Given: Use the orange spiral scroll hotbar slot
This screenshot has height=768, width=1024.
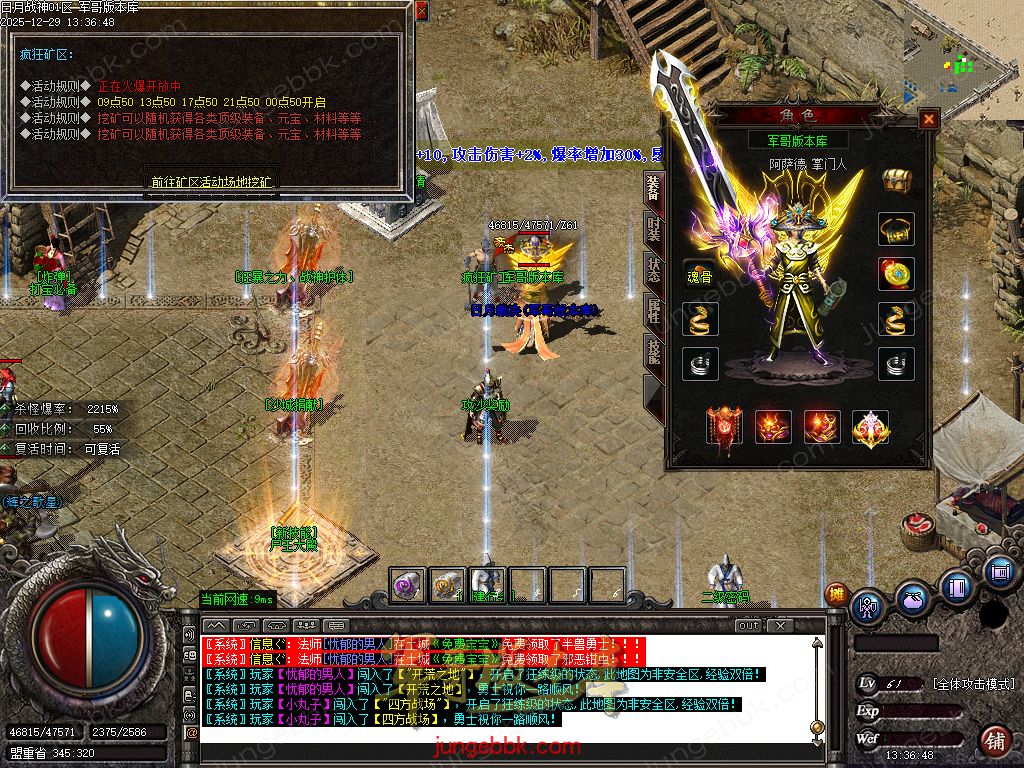Looking at the screenshot, I should pos(446,585).
